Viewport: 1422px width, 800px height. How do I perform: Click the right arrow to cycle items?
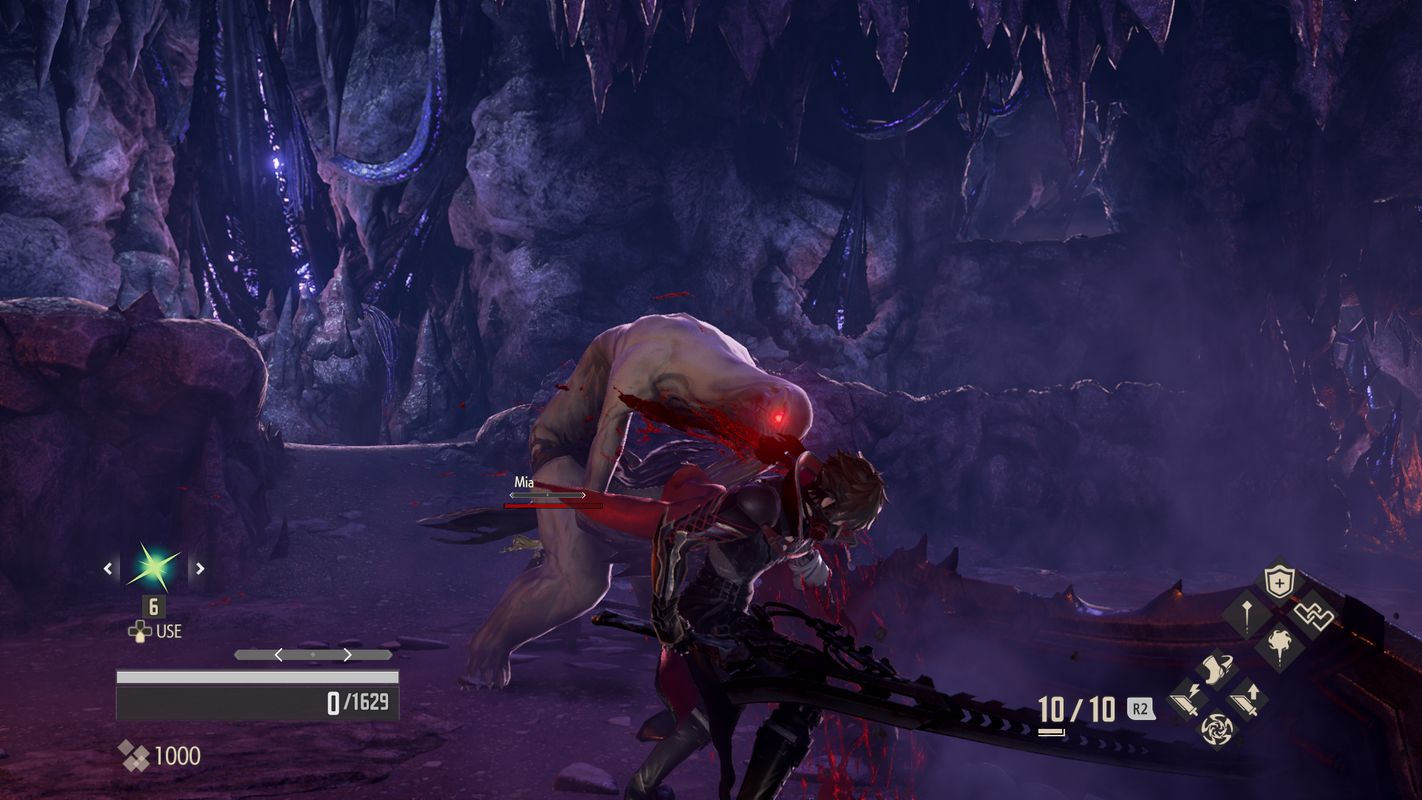(200, 568)
